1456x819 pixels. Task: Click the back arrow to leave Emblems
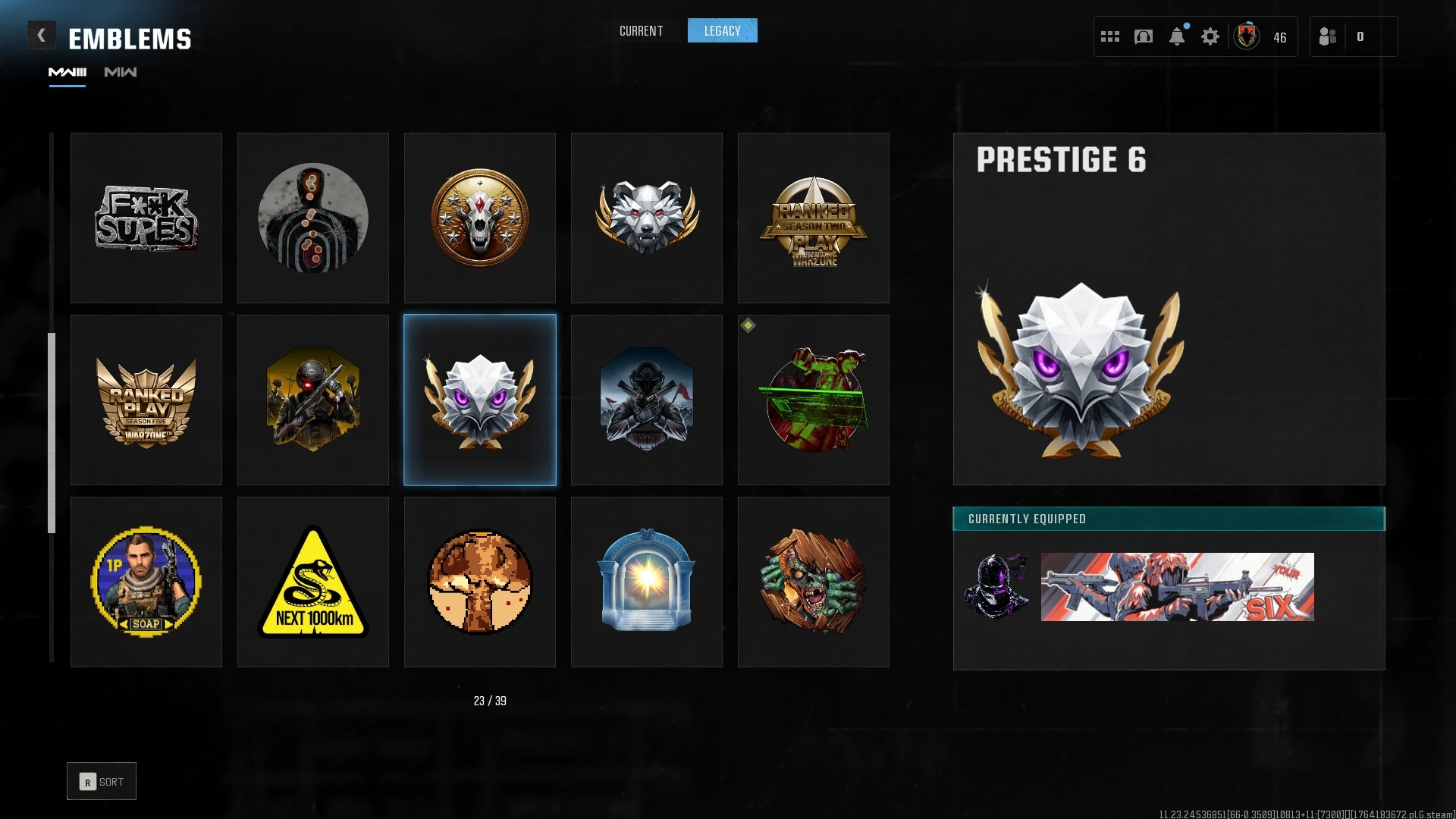(x=42, y=34)
